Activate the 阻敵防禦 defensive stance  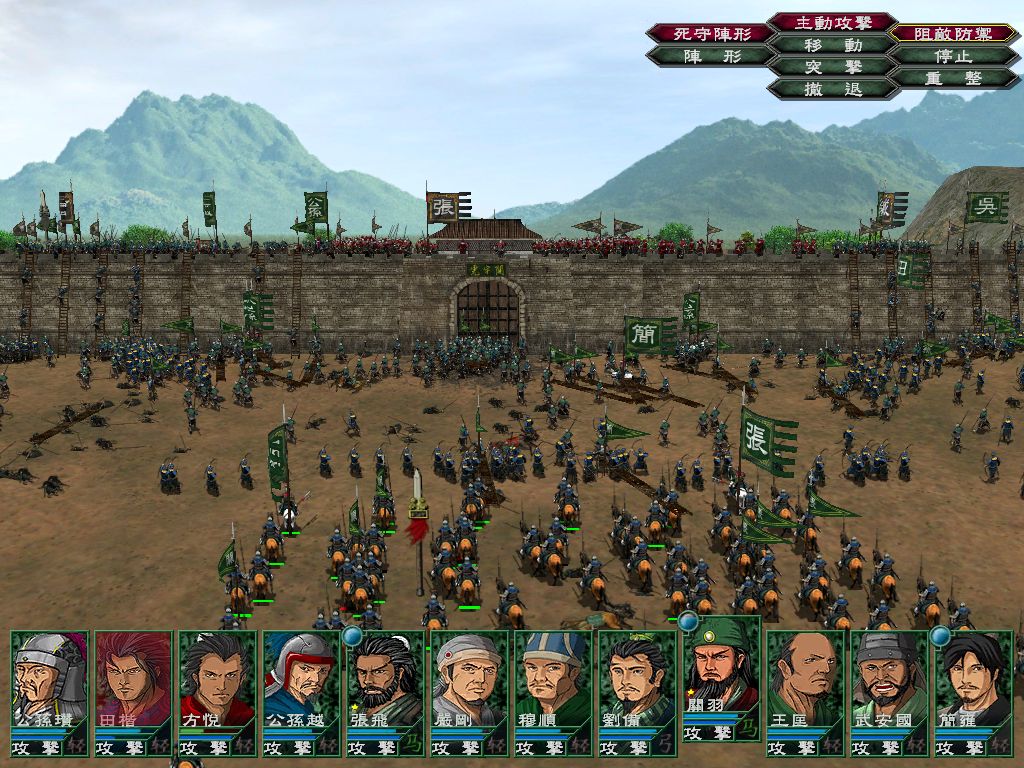pyautogui.click(x=954, y=33)
